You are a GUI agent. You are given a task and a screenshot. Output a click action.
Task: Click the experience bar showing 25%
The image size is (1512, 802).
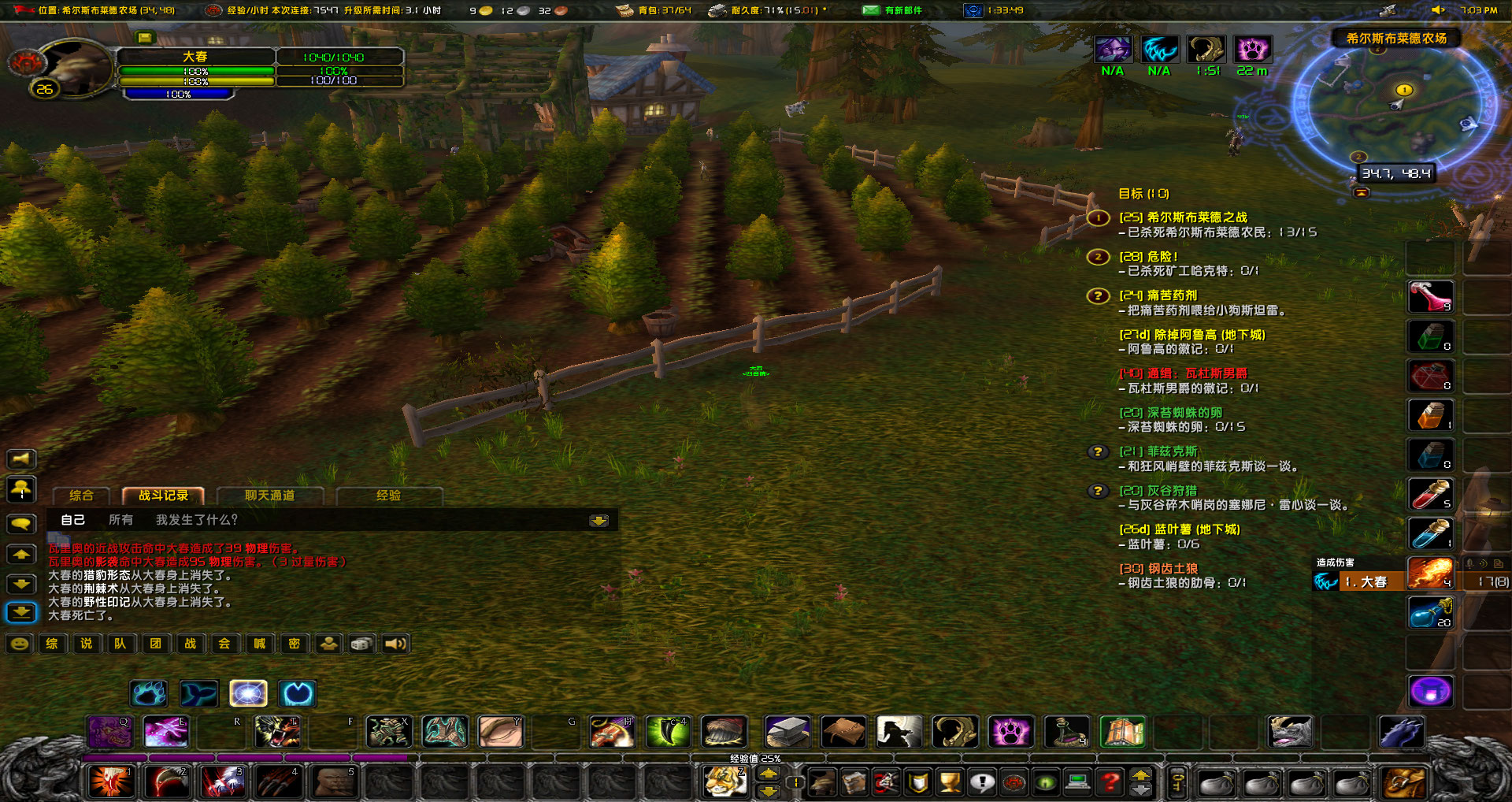pos(756,758)
